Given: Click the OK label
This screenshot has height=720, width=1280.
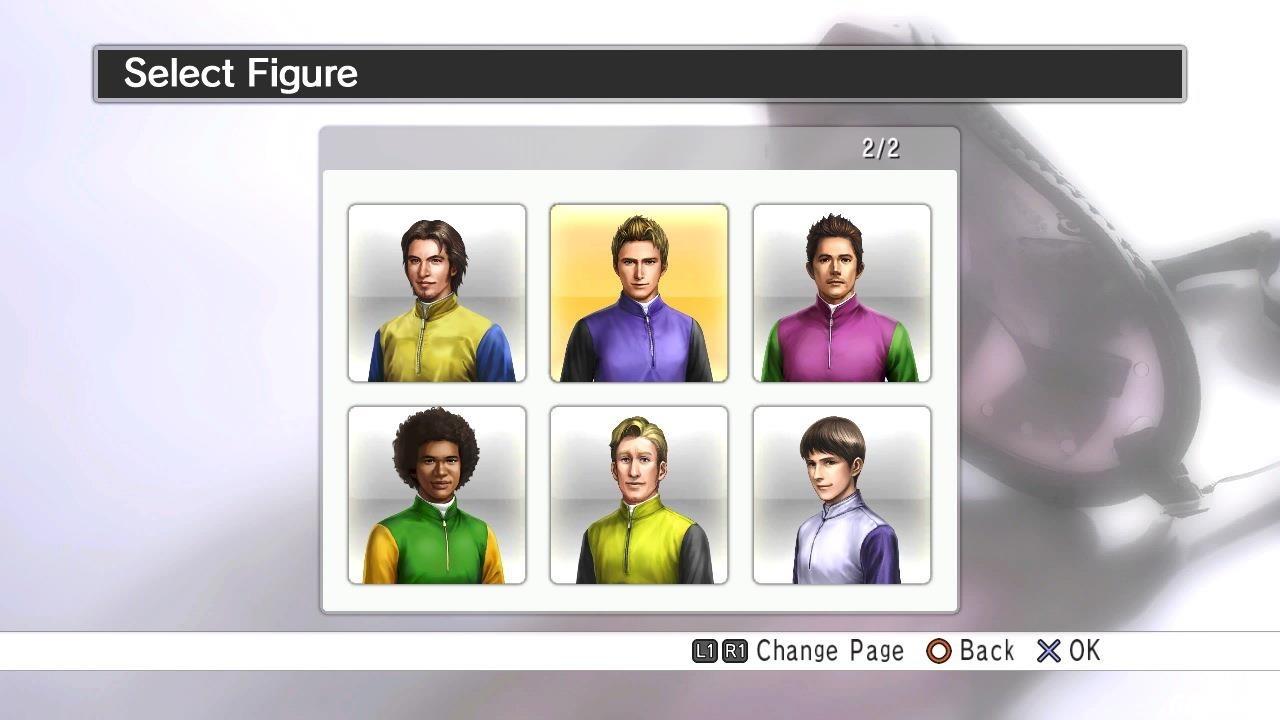Looking at the screenshot, I should (1083, 651).
